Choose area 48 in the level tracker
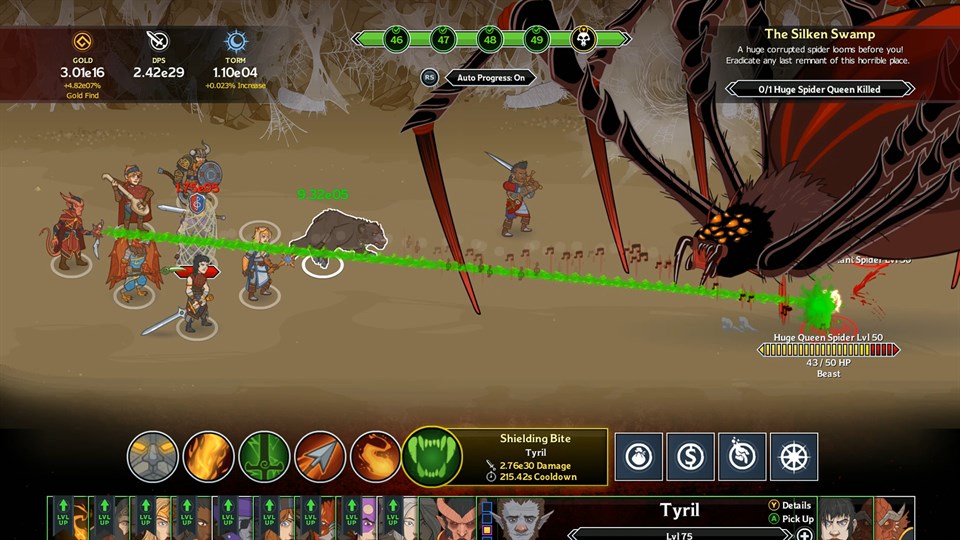 pyautogui.click(x=489, y=40)
